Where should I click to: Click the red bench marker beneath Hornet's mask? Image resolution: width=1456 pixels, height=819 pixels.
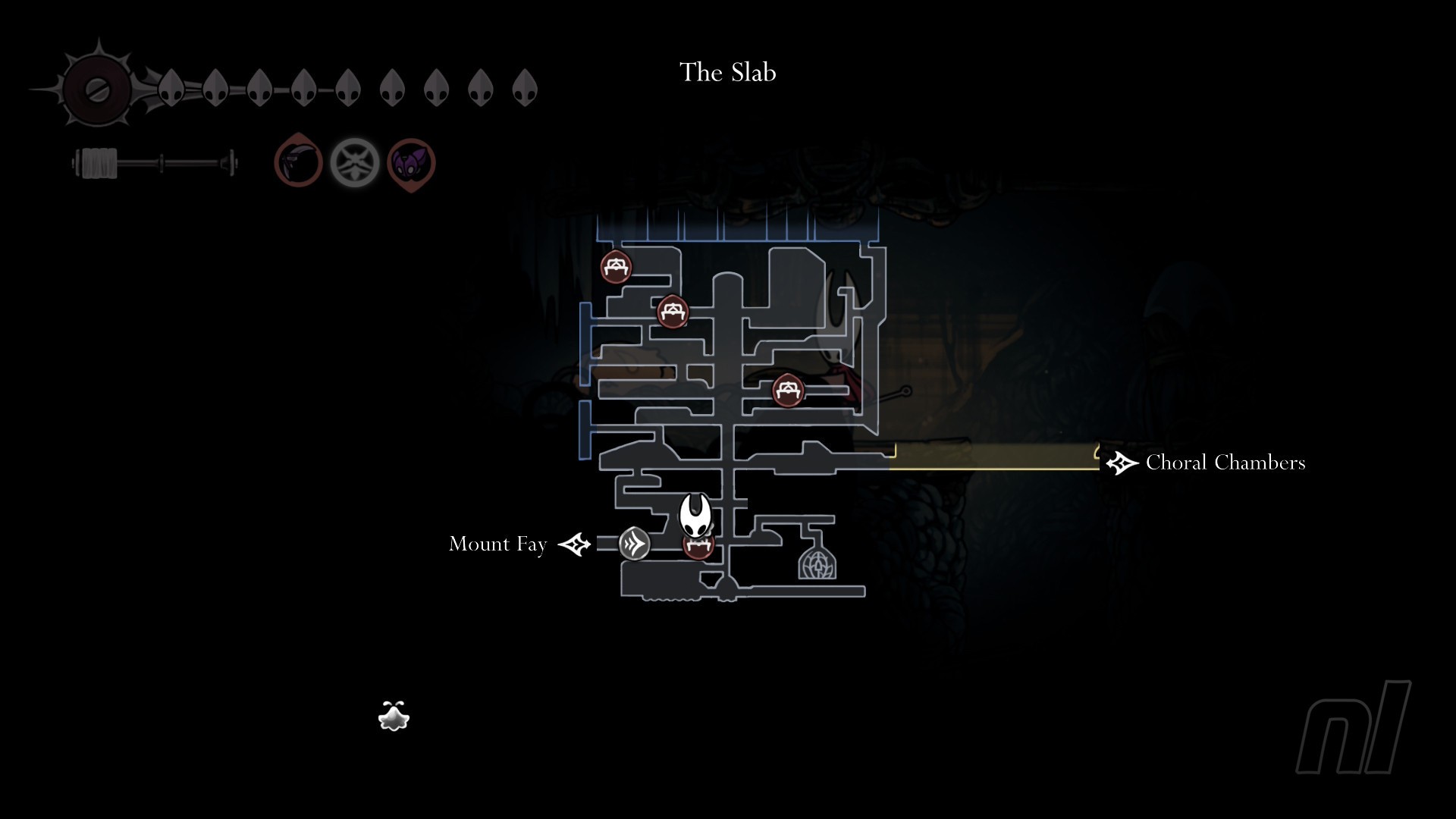click(698, 548)
